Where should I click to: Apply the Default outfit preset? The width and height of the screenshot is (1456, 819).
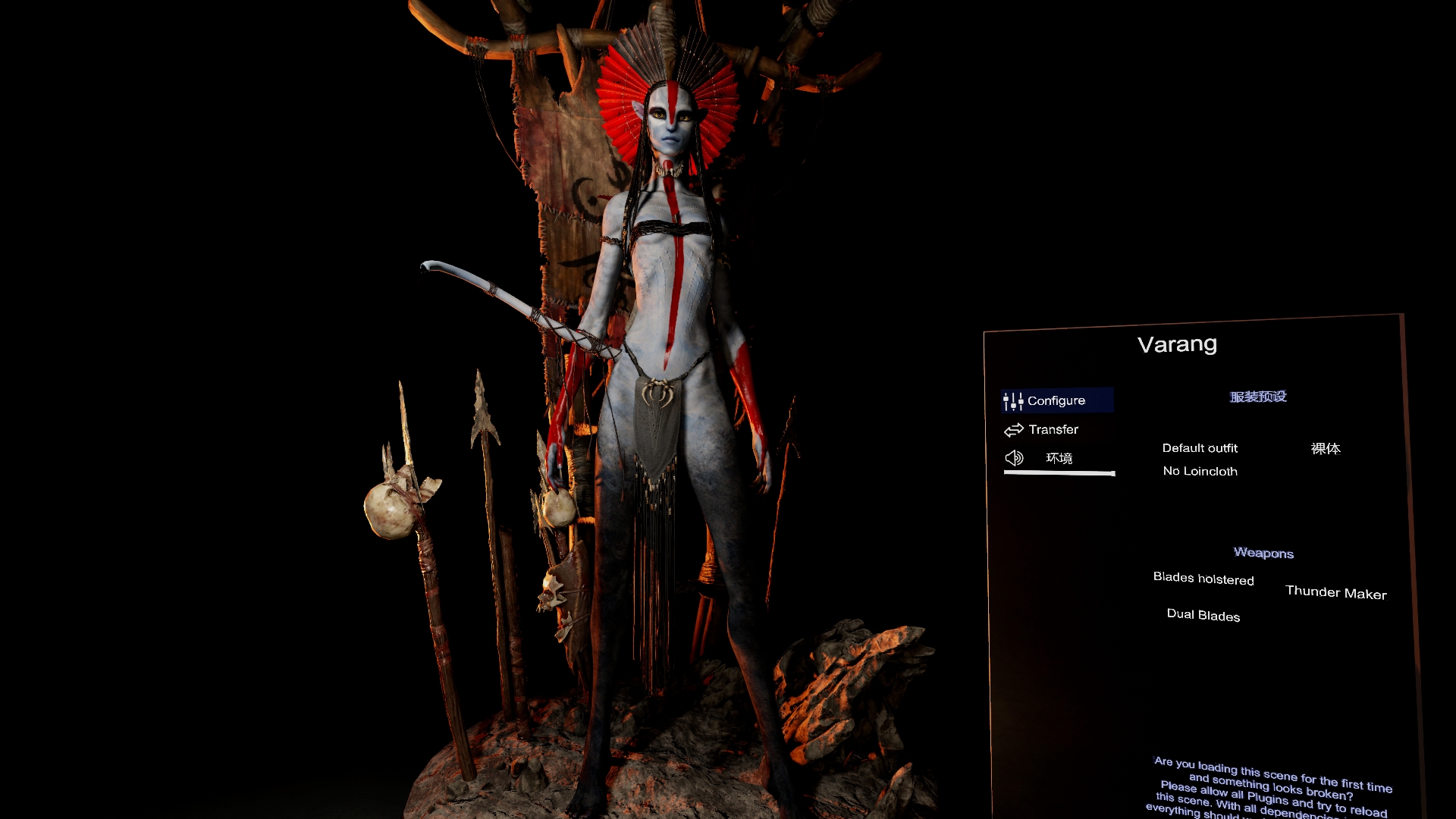coord(1200,448)
